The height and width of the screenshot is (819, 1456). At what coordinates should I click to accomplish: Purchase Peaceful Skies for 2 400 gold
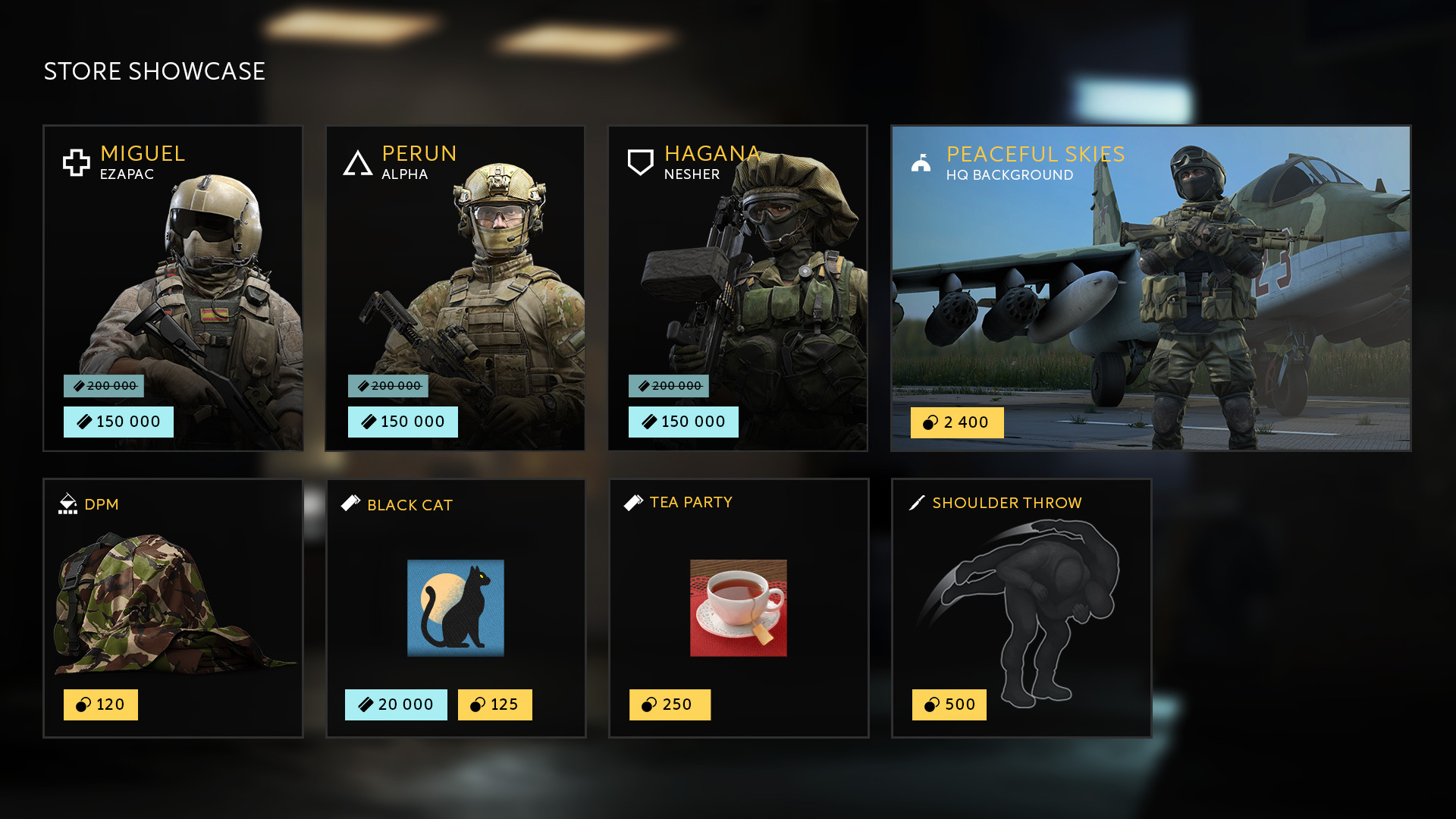(957, 422)
